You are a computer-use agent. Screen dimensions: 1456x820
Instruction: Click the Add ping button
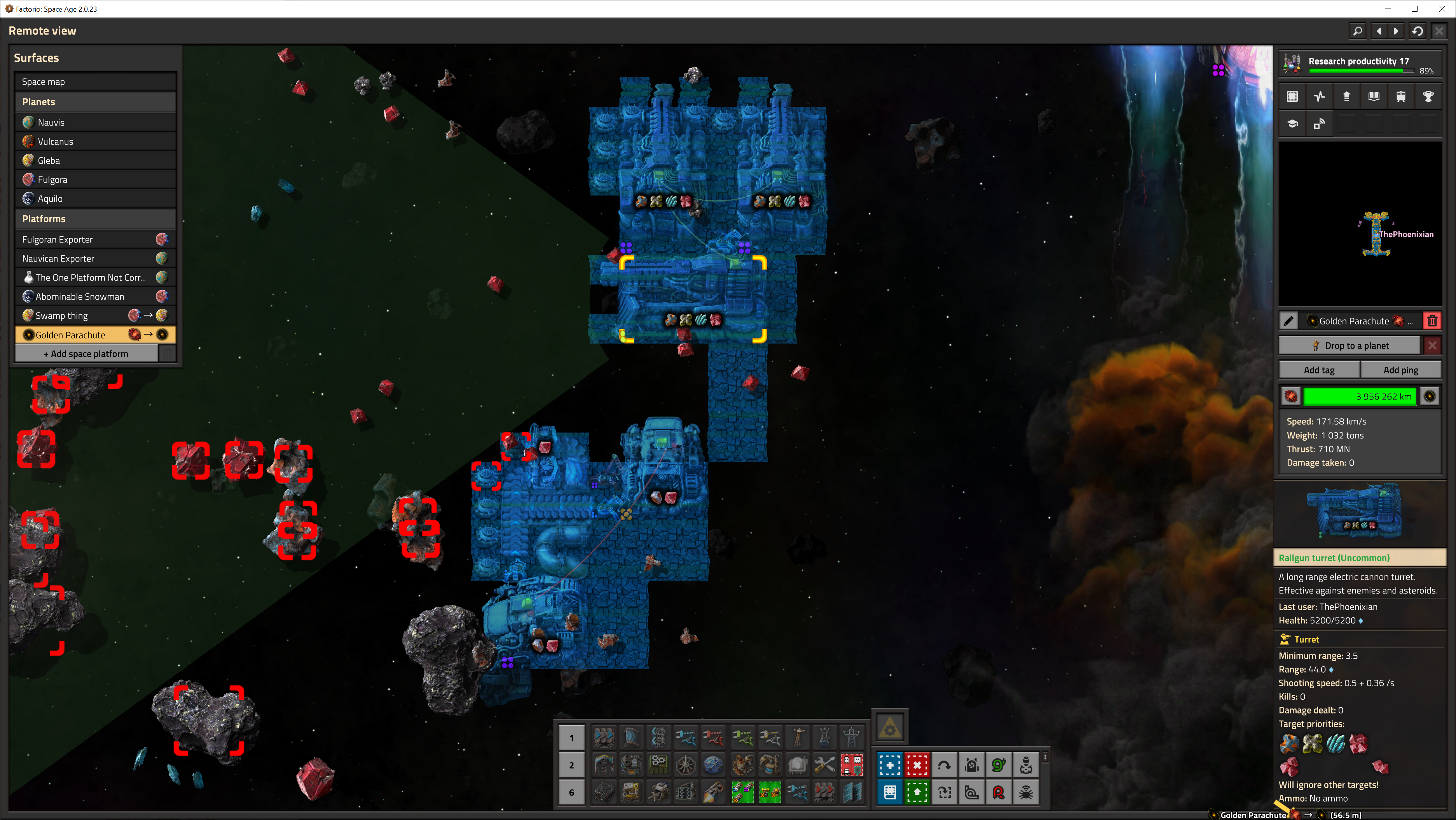[x=1400, y=370]
